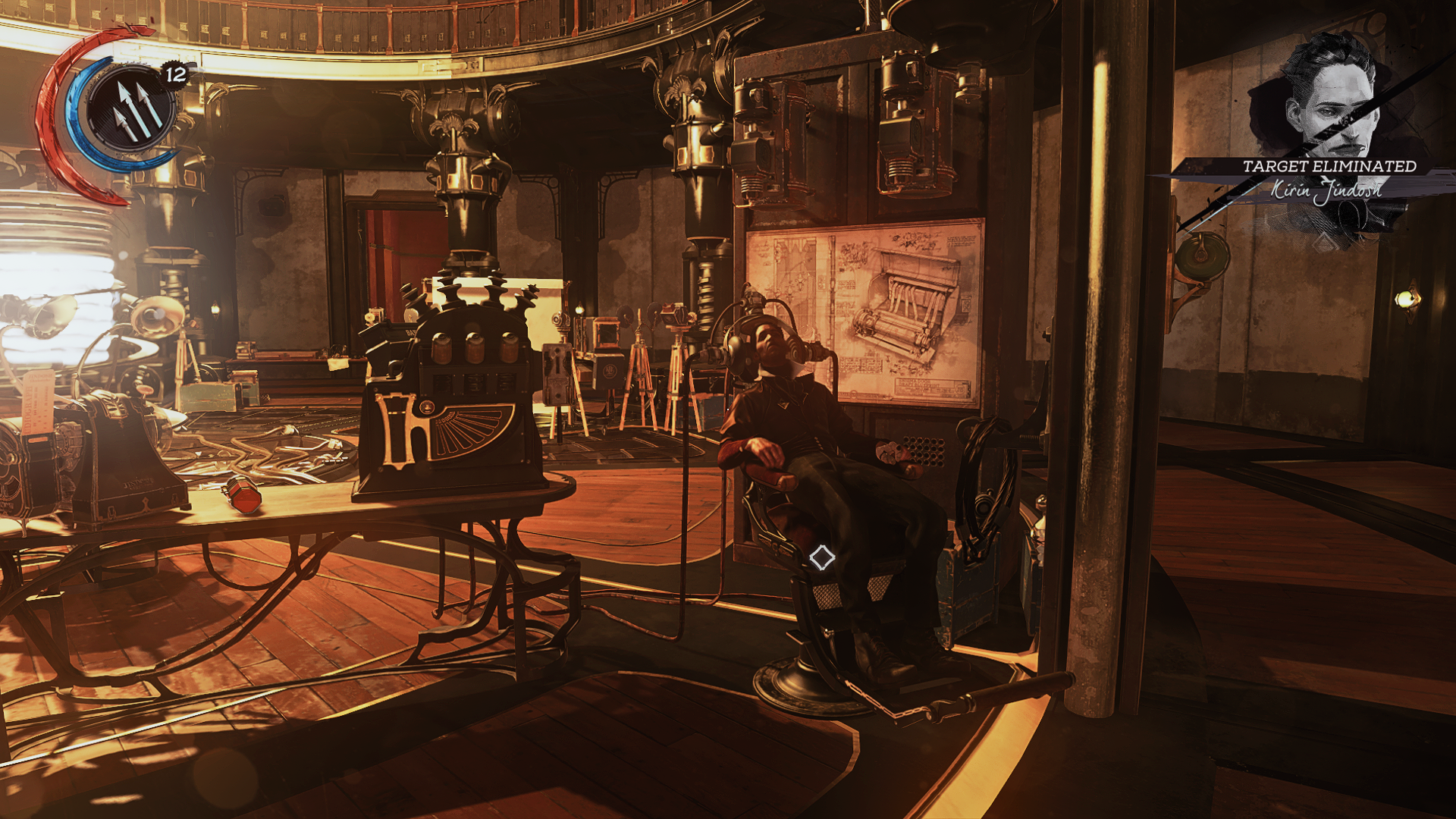The image size is (1456, 819).
Task: Select the crossbow bolts weapon icon
Action: click(132, 108)
